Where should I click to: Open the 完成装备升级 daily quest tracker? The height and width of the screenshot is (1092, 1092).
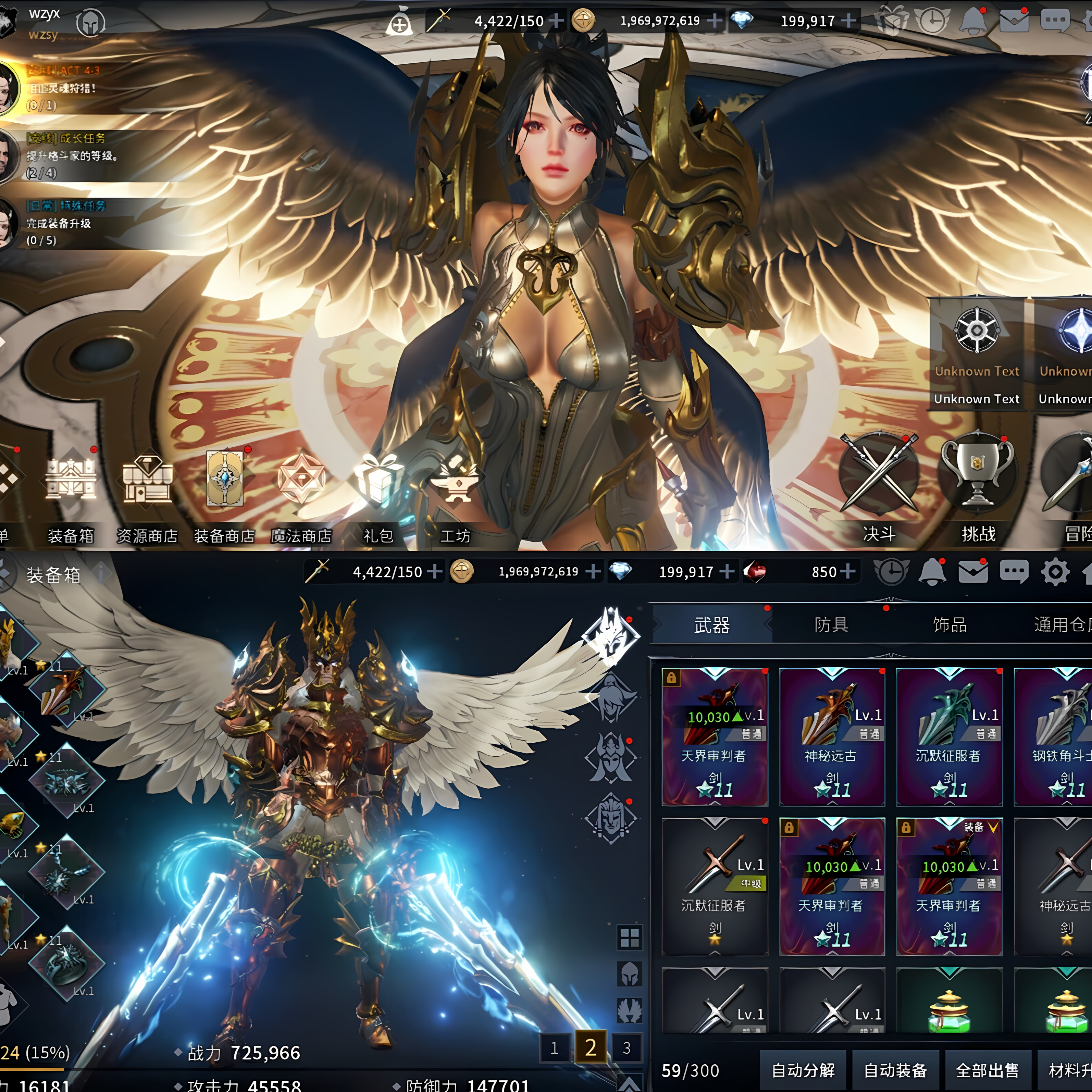pos(62,223)
